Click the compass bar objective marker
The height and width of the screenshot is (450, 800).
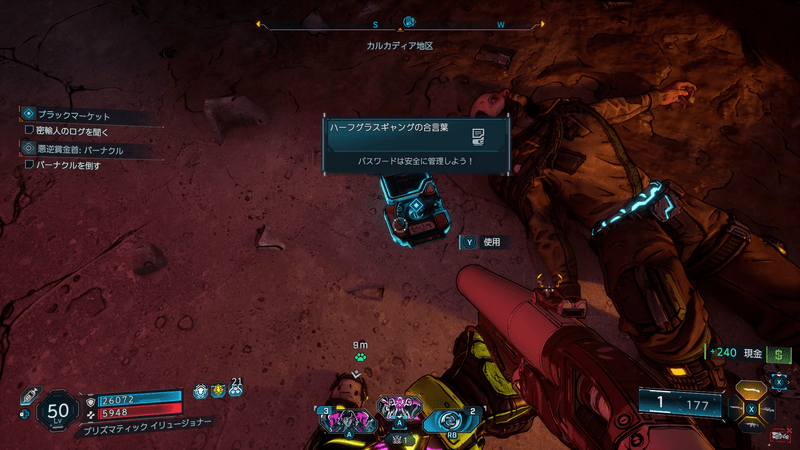[x=408, y=22]
